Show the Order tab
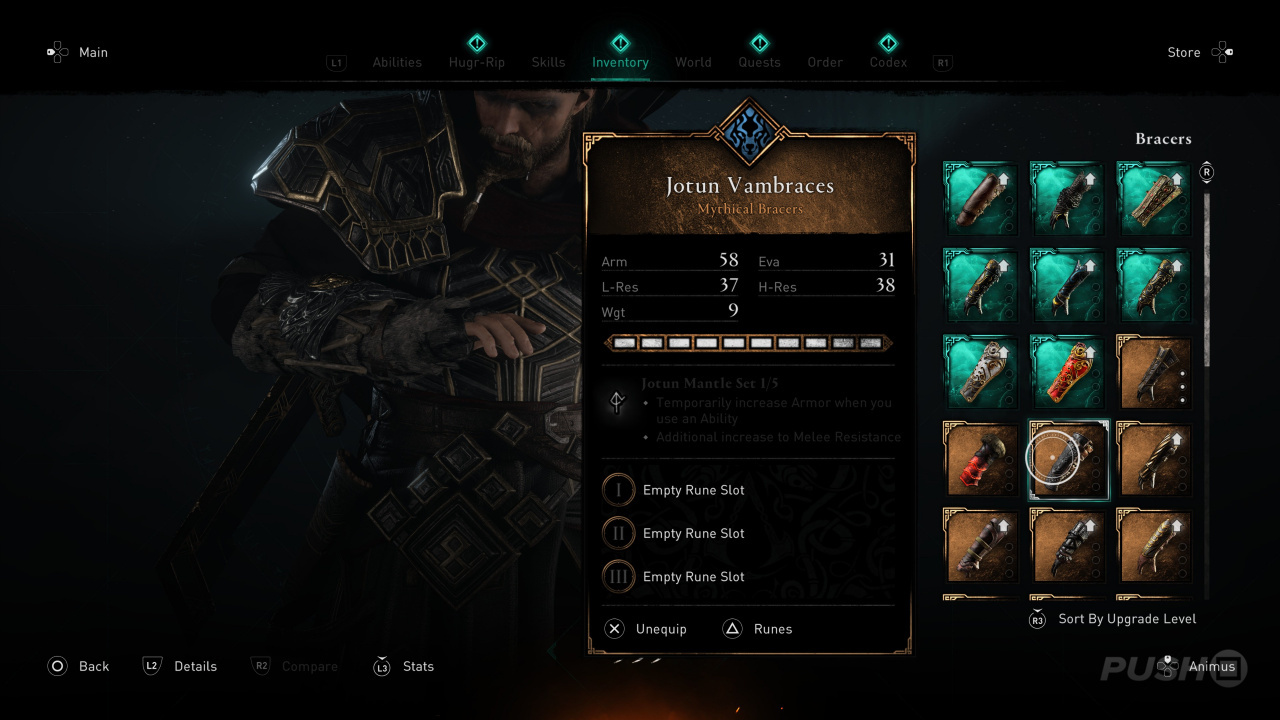1280x720 pixels. (x=825, y=62)
